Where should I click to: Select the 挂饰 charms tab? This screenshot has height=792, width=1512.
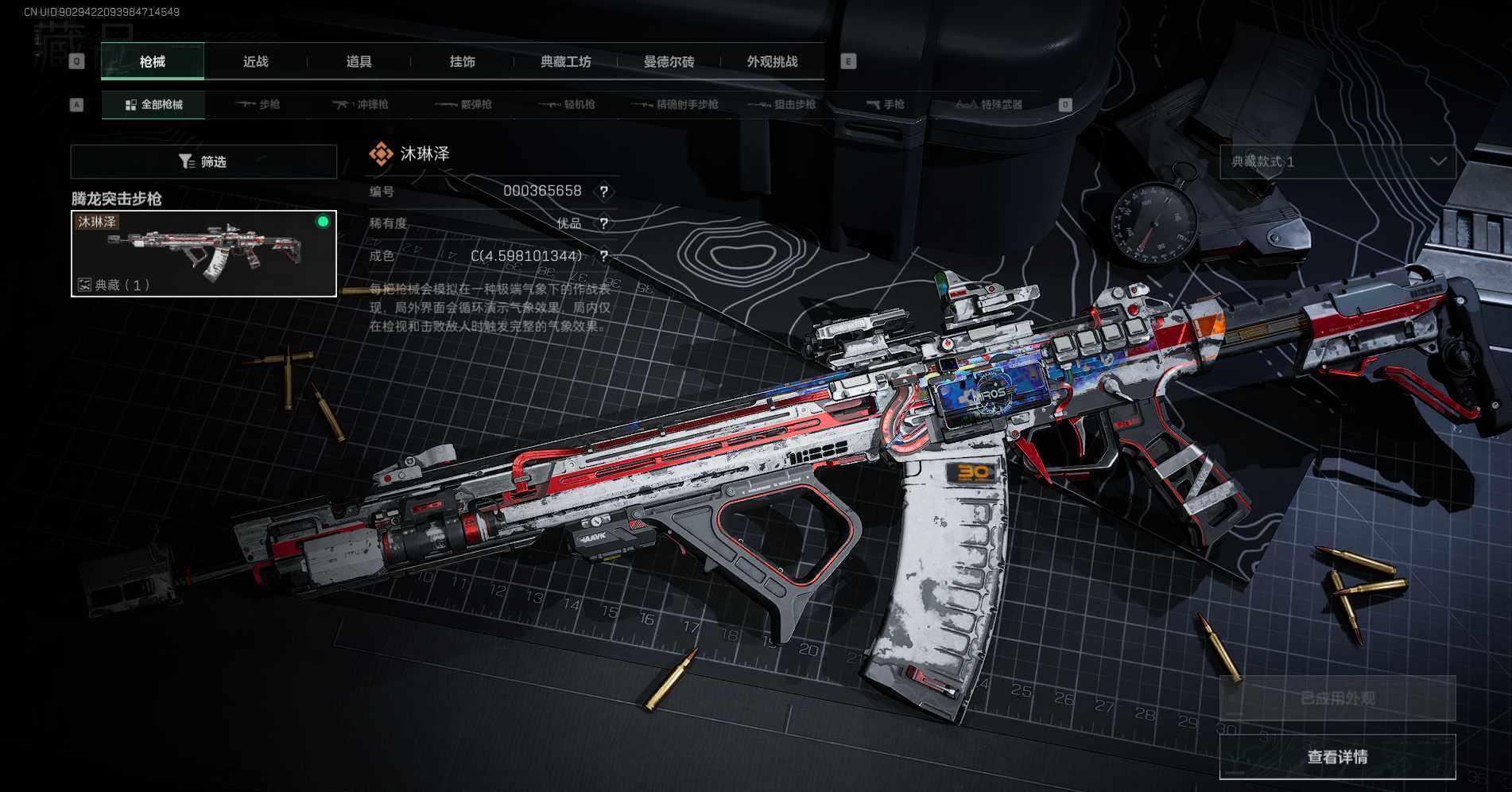pos(462,62)
